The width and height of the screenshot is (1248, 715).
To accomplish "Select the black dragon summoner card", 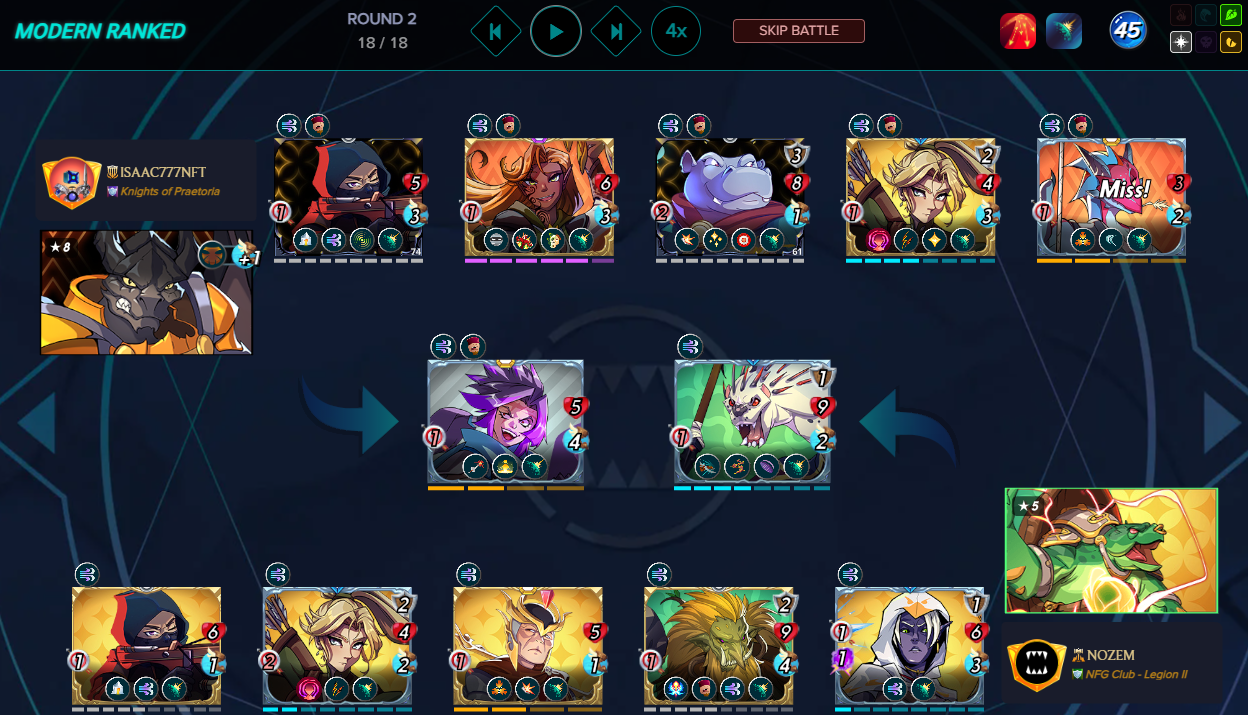I will point(146,292).
